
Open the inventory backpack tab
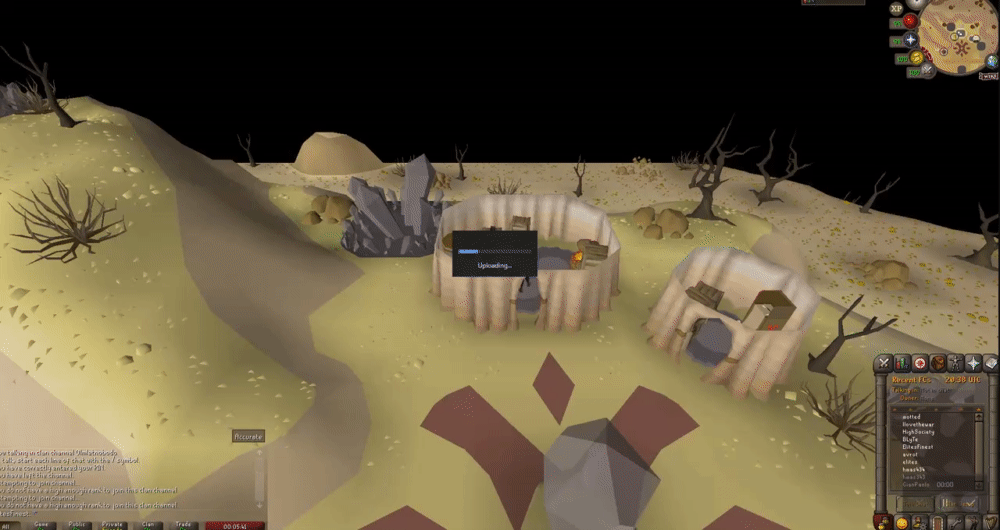[x=936, y=363]
